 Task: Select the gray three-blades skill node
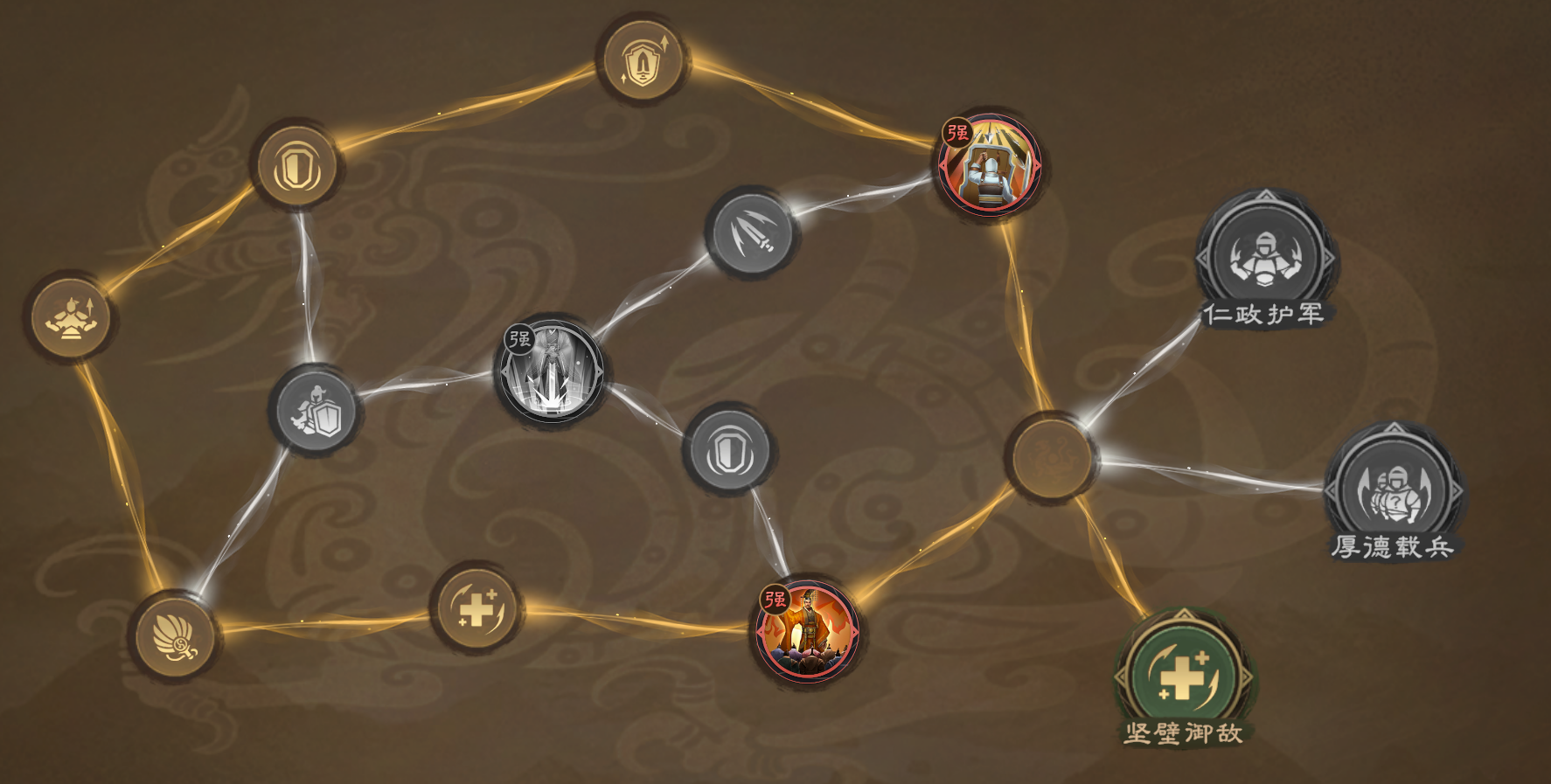[750, 232]
